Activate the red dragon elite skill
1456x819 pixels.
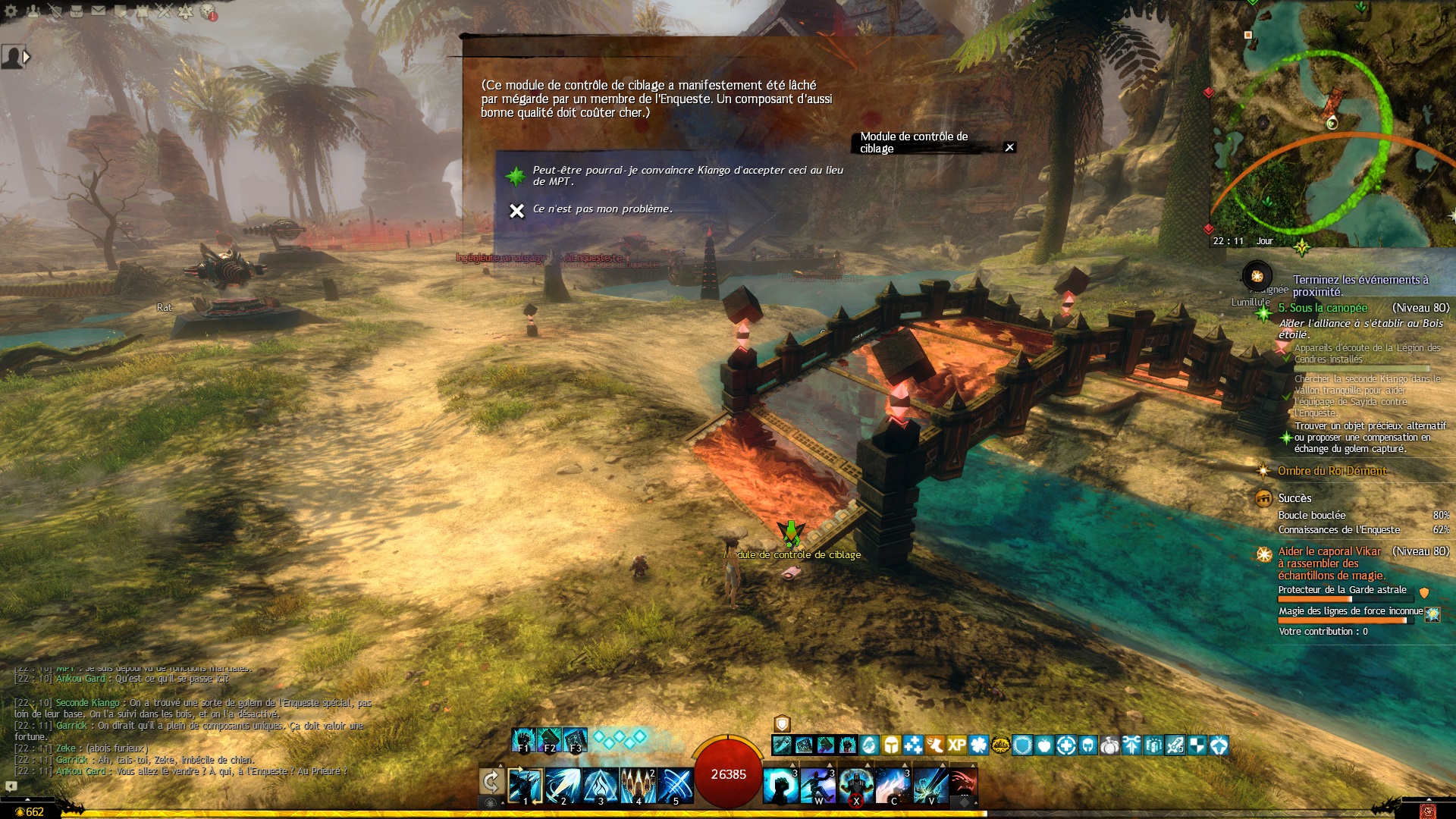(962, 786)
